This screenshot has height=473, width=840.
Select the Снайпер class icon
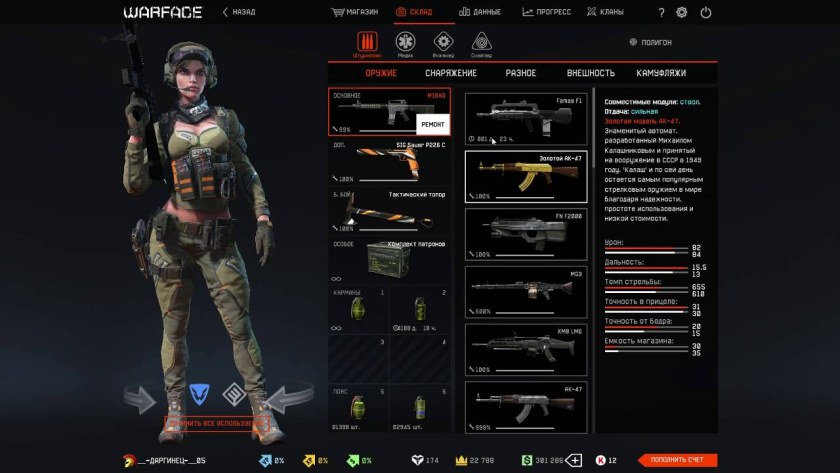(481, 44)
